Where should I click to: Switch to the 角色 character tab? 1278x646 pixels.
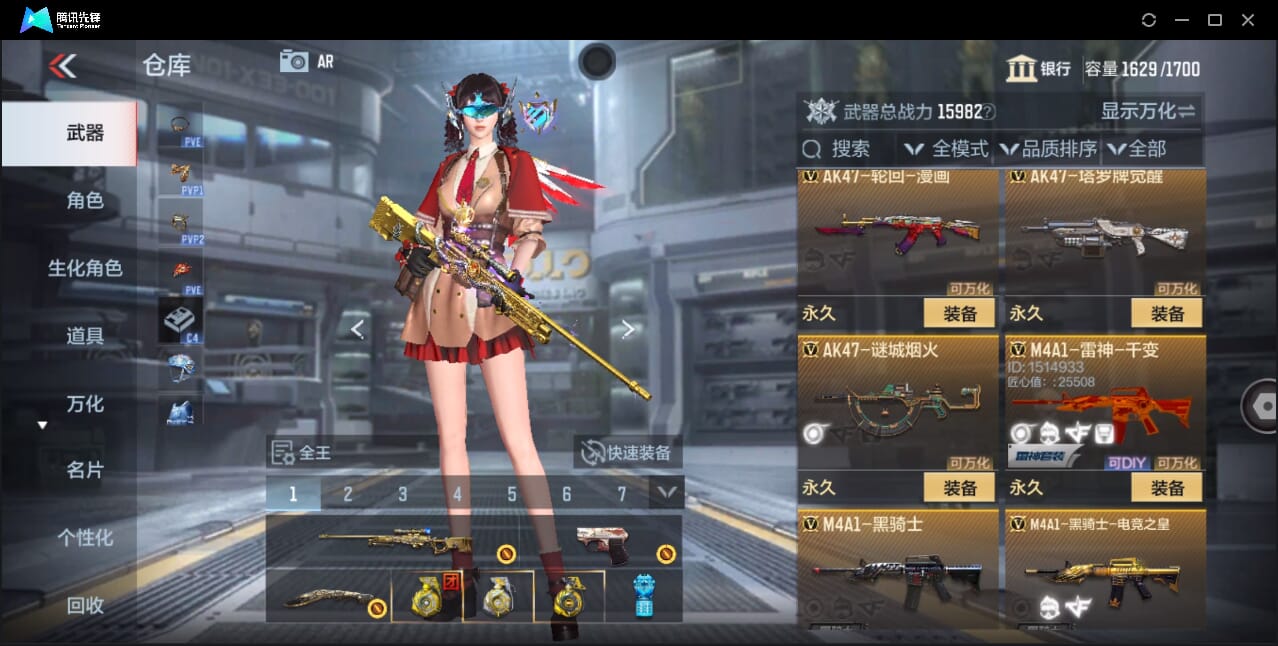point(84,201)
